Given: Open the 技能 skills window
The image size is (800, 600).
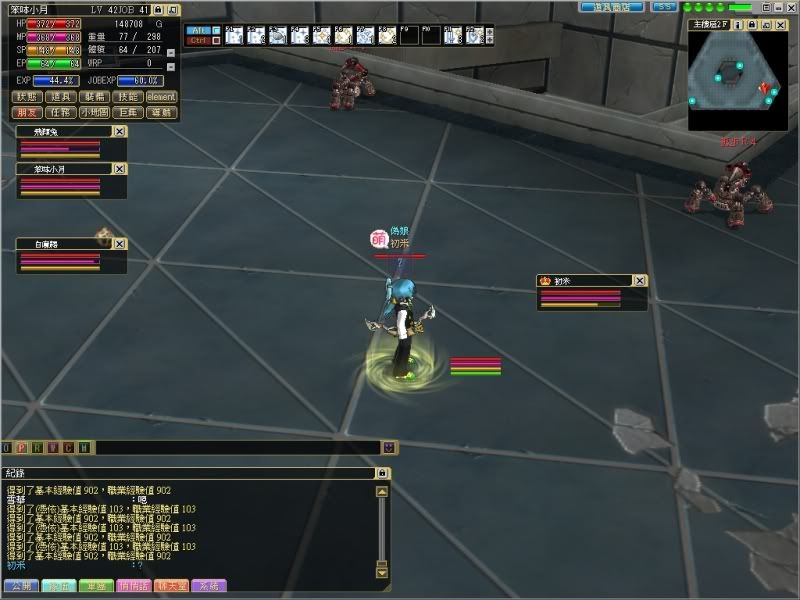Looking at the screenshot, I should click(128, 97).
